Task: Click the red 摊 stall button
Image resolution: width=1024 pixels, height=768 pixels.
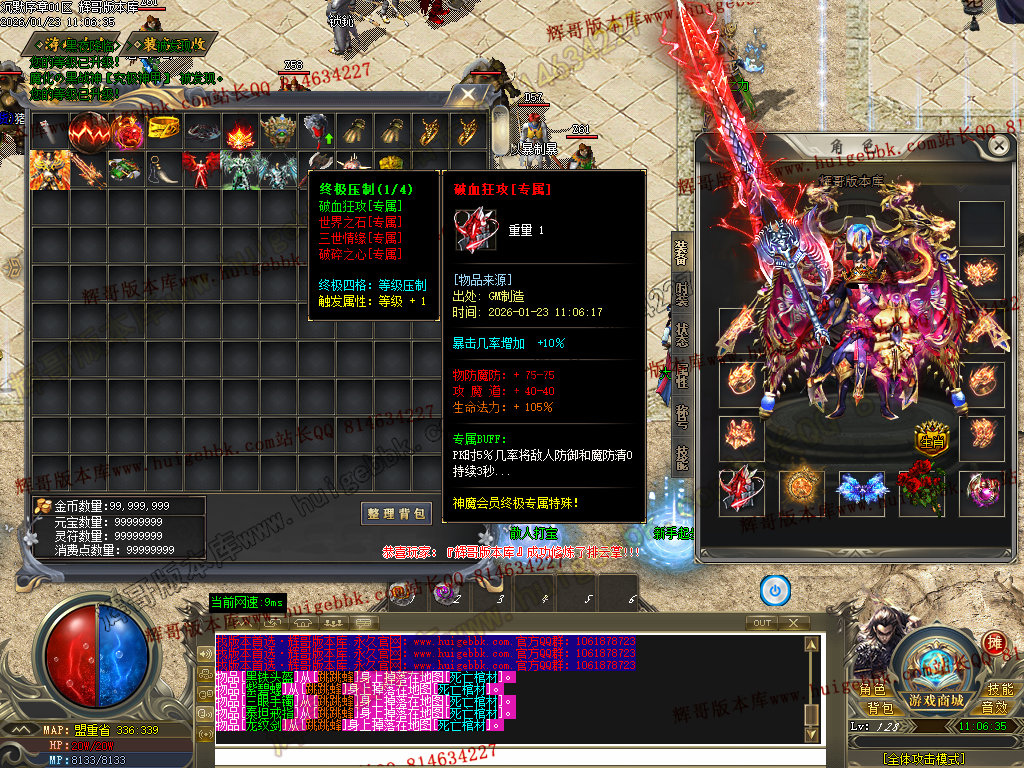Action: pyautogui.click(x=995, y=643)
